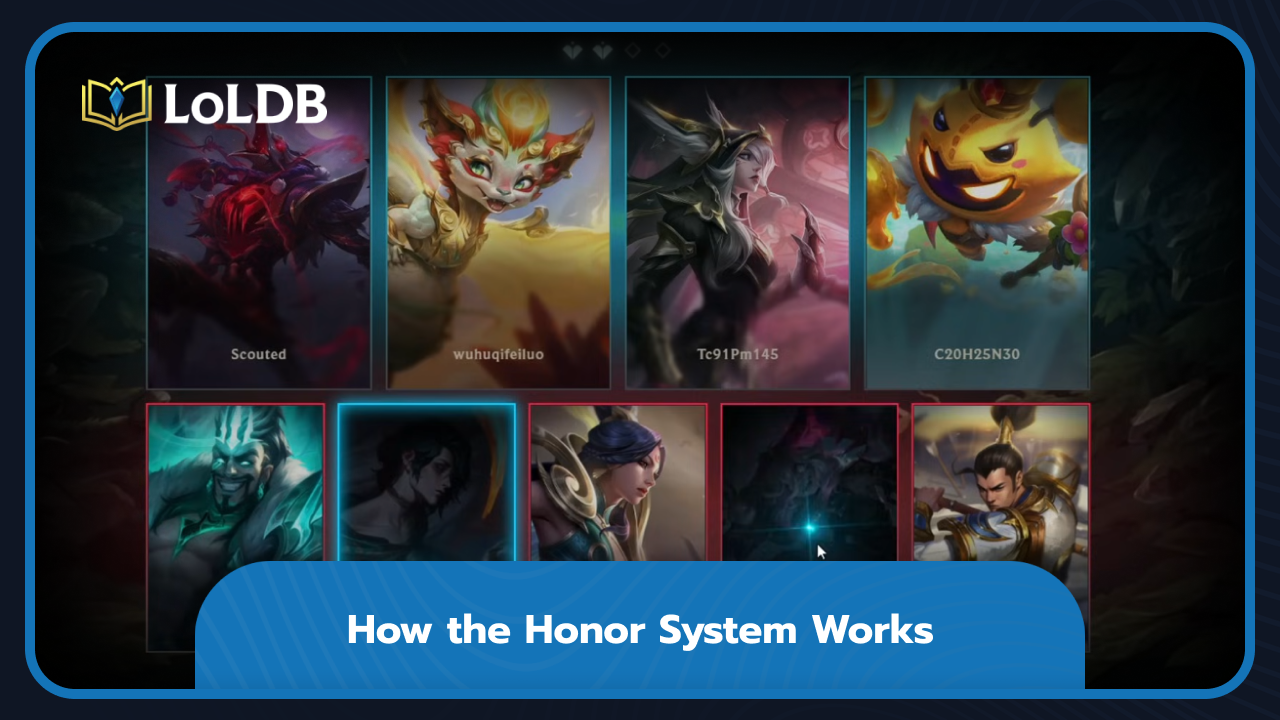The image size is (1280, 720).
Task: Select the blue-highlighted Hwei champion portrait
Action: click(x=427, y=480)
